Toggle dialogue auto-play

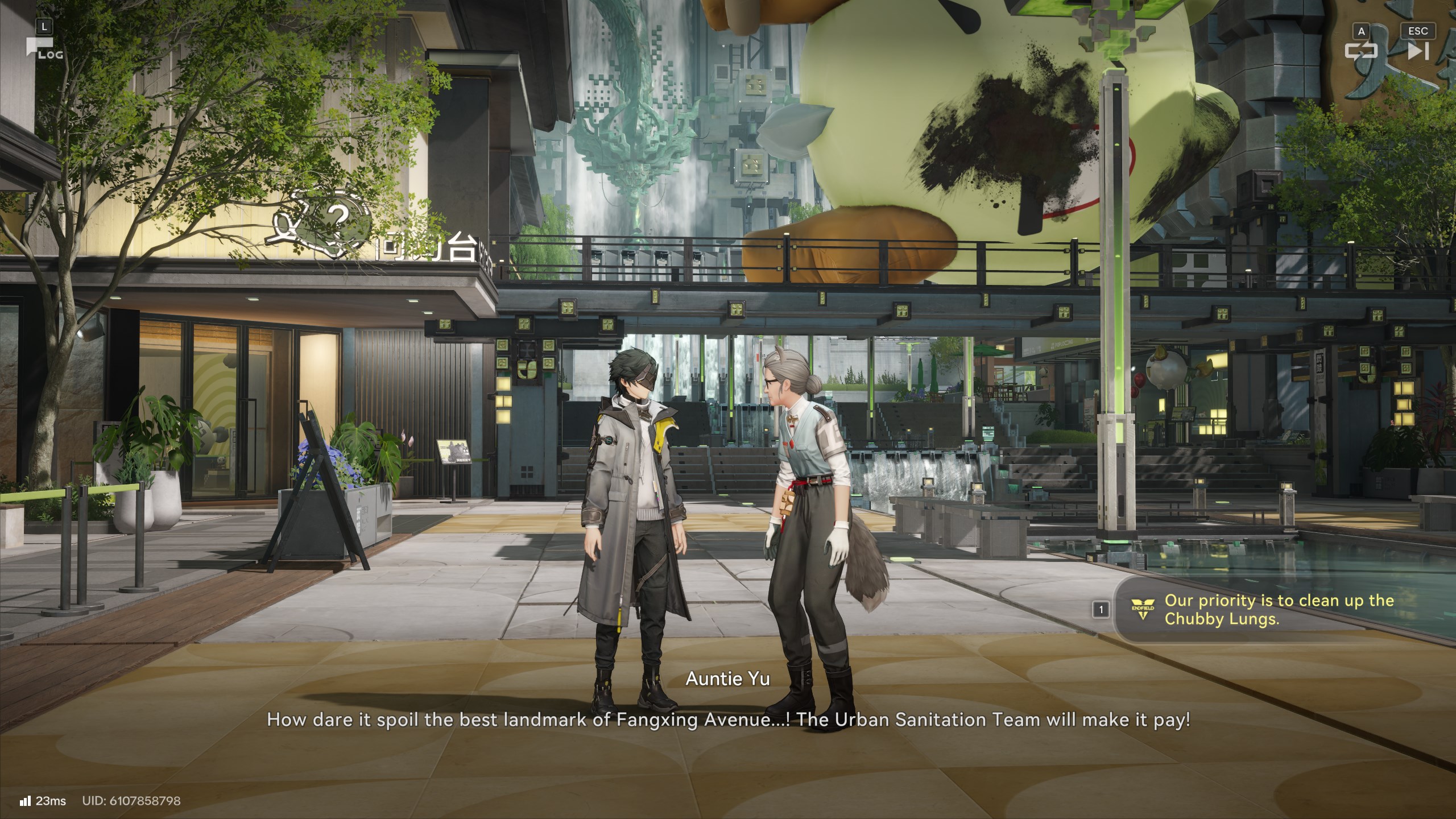(1361, 51)
